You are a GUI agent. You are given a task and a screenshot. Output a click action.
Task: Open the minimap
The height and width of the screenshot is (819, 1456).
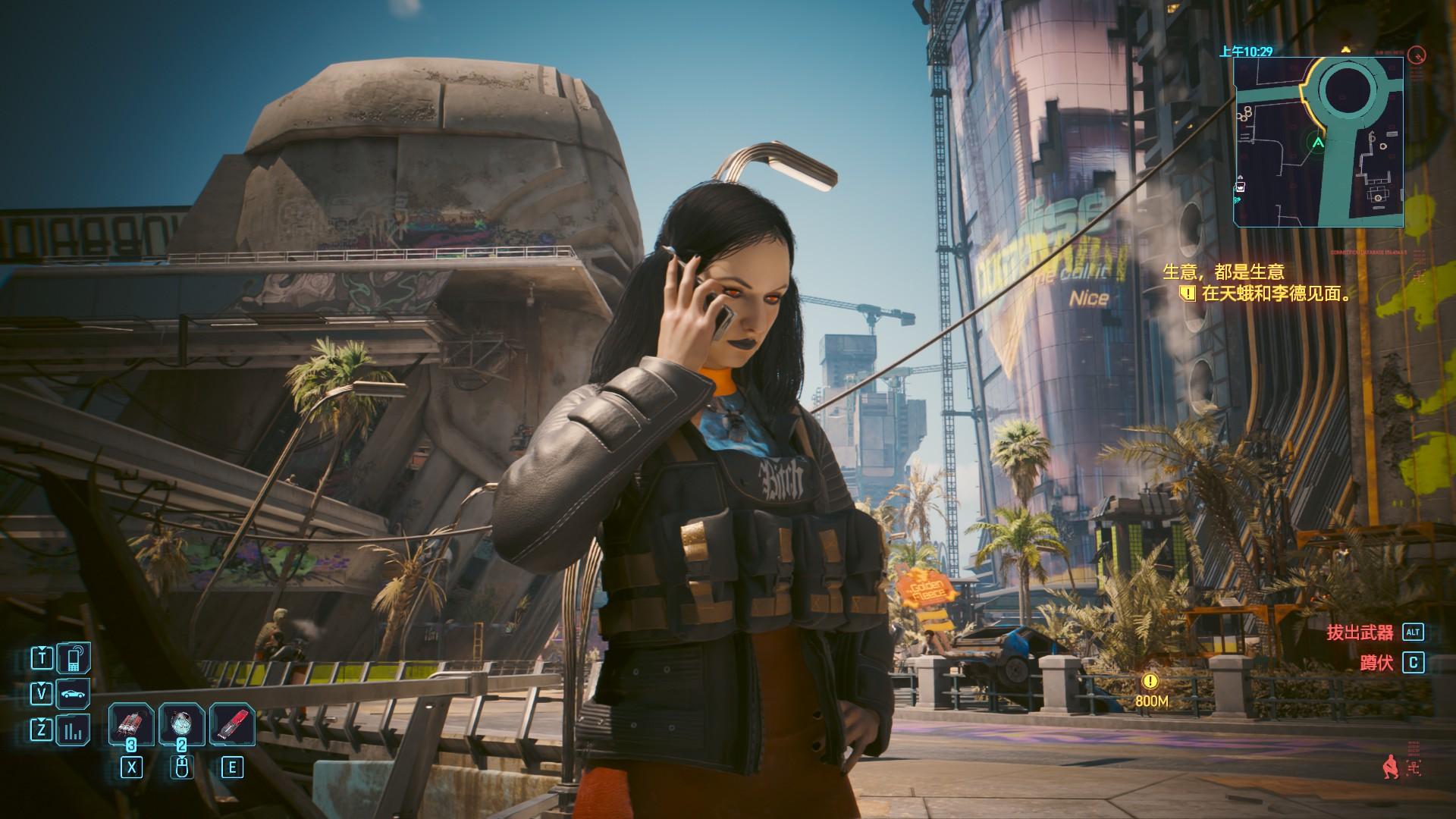pos(1318,142)
